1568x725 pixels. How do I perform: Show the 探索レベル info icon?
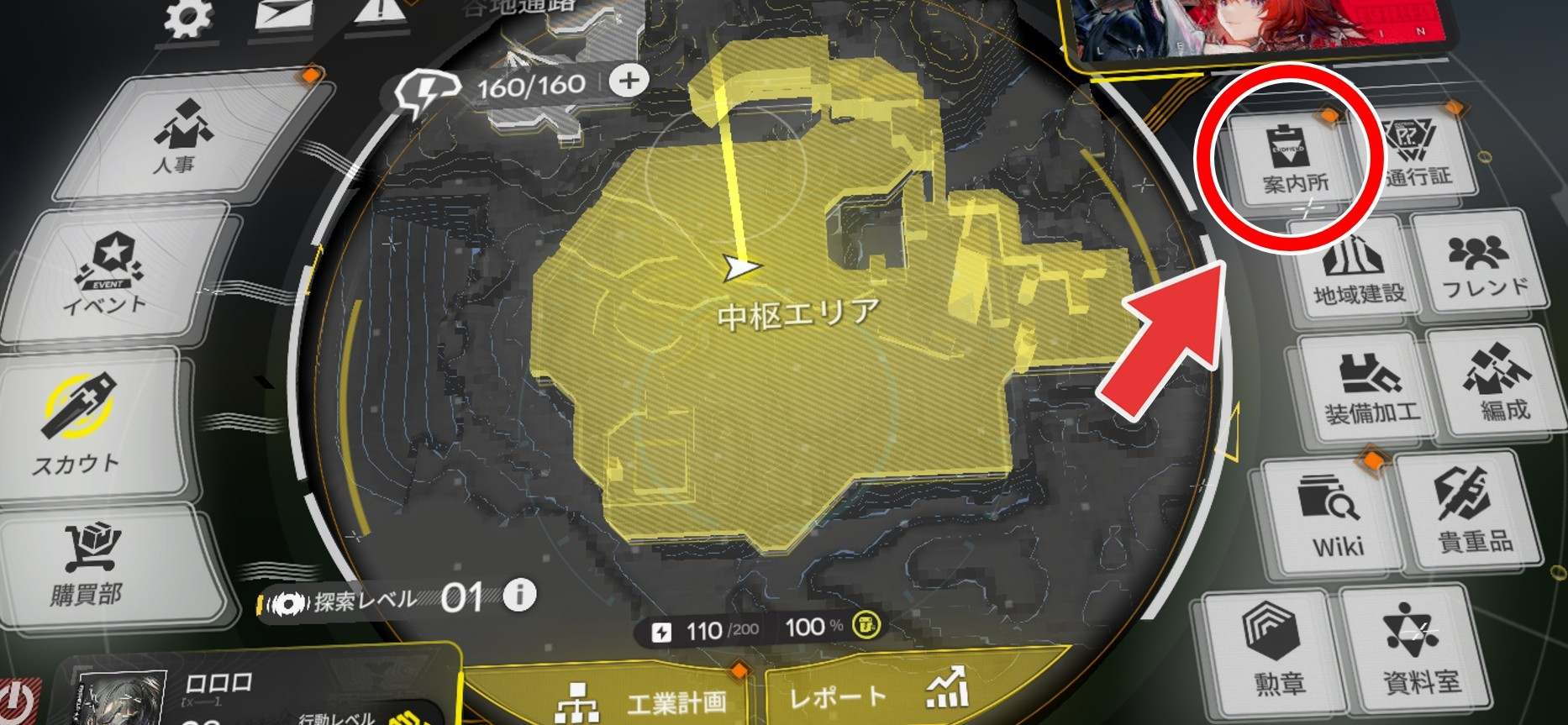(519, 596)
